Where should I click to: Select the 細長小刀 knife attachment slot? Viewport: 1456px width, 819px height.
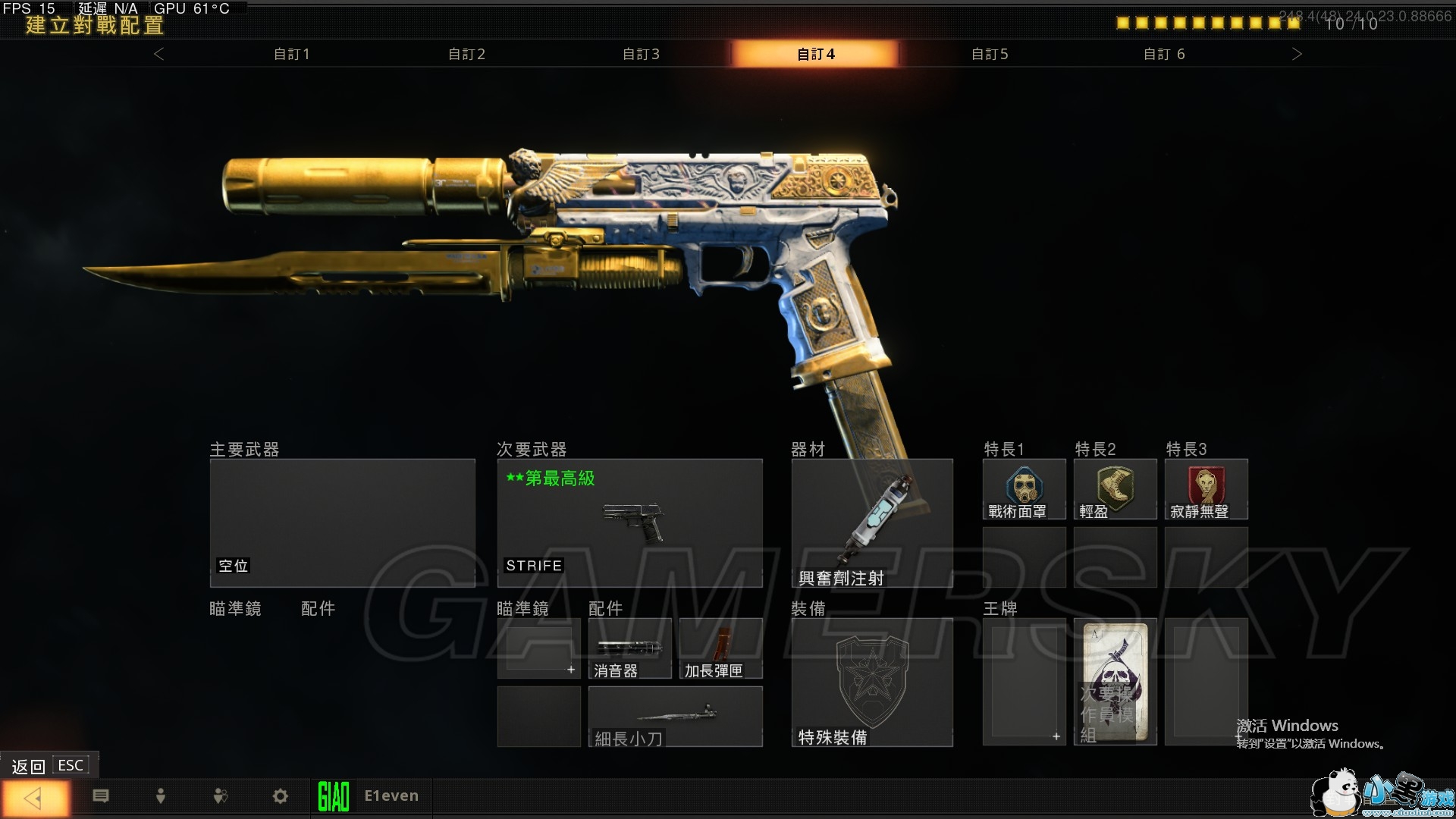(675, 717)
